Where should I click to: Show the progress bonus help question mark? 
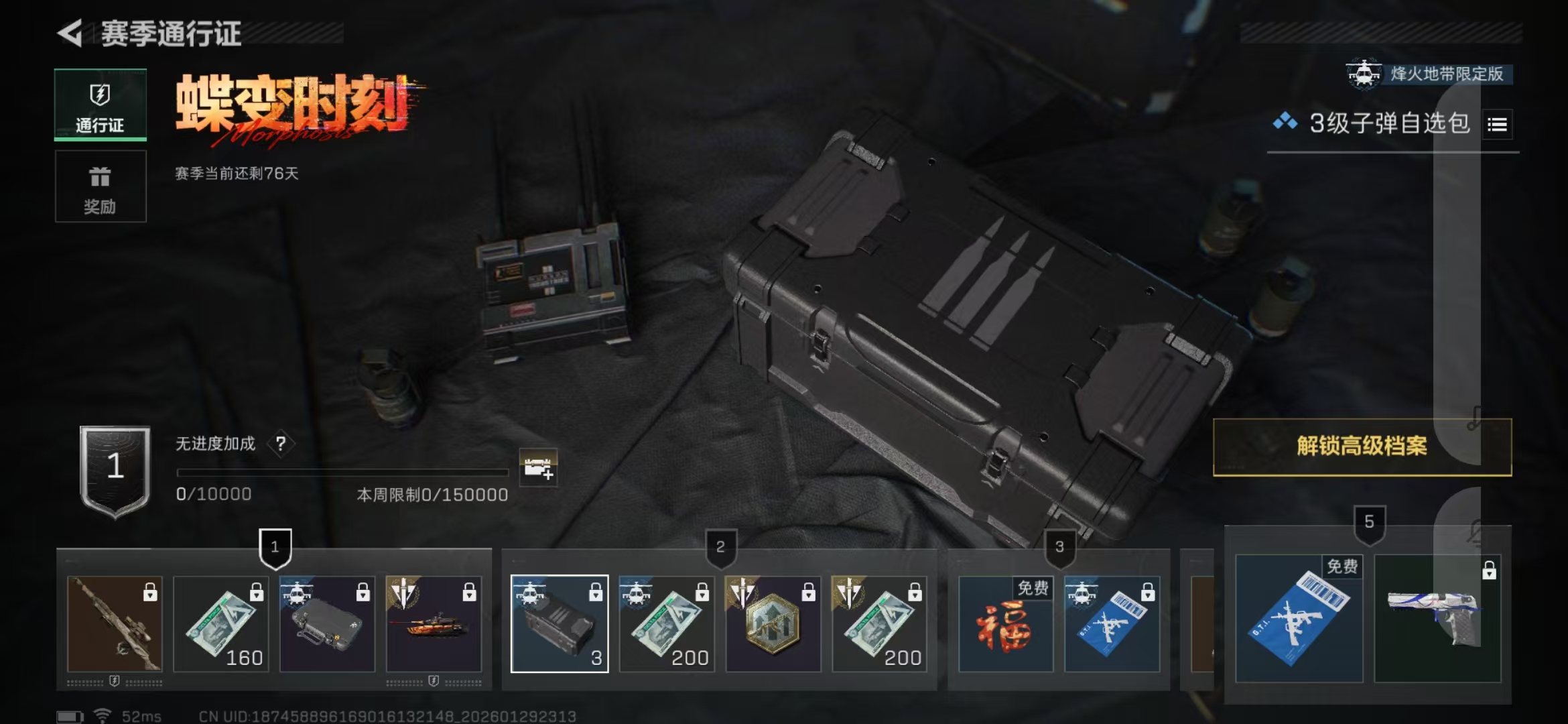(281, 444)
